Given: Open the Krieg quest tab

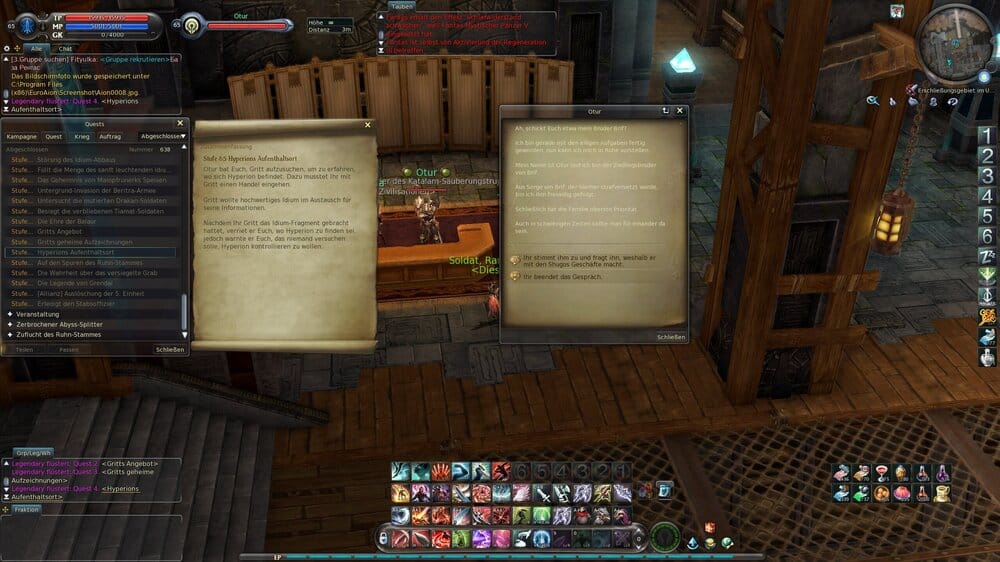Looking at the screenshot, I should [81, 136].
